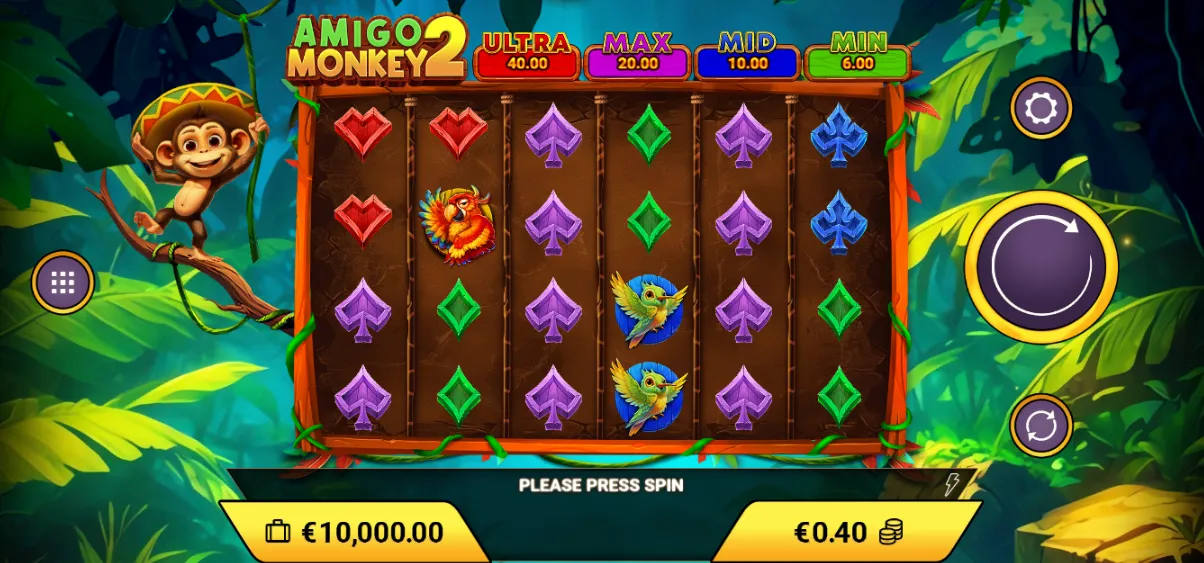Open the grid menu button

pos(63,282)
